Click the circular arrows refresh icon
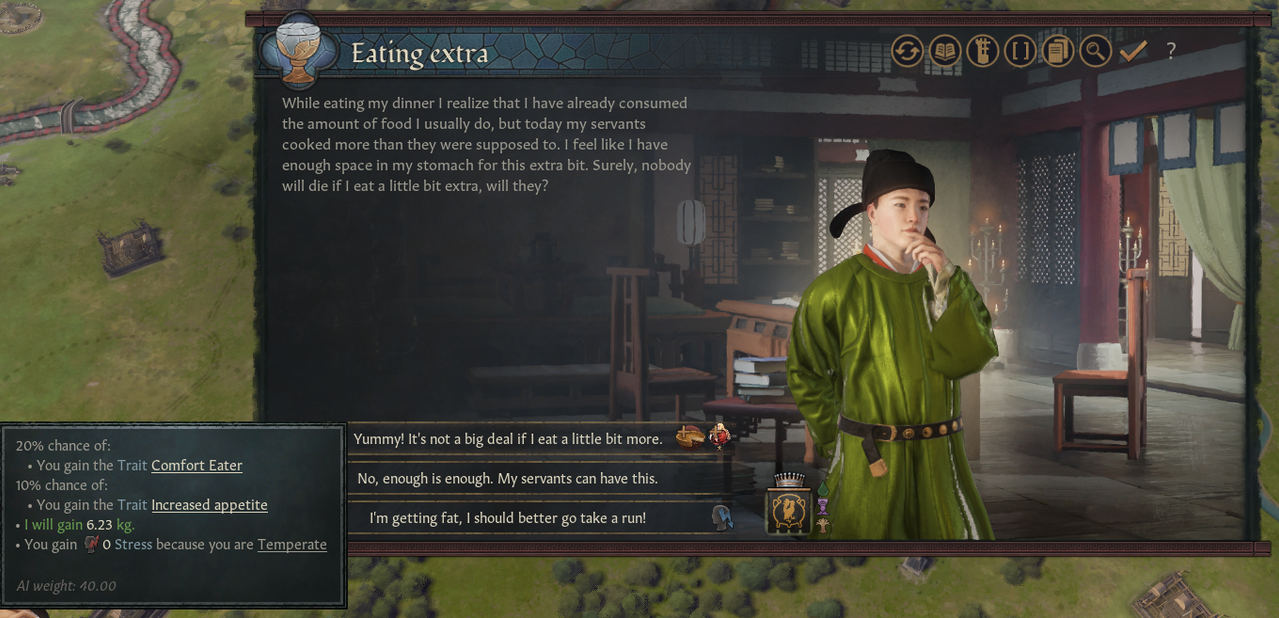The width and height of the screenshot is (1279, 618). (x=907, y=51)
